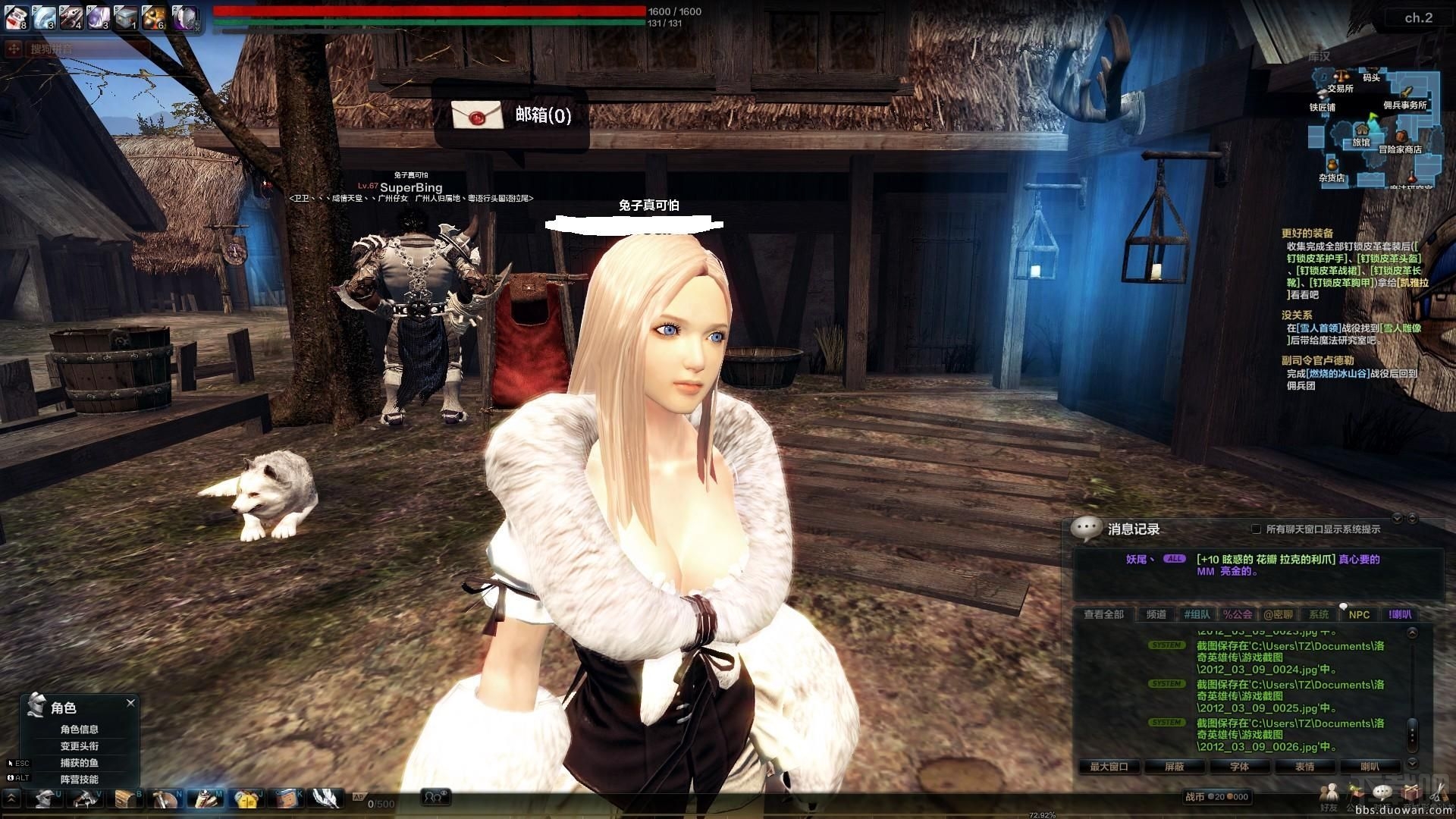Toggle 所有聊天窗口显示系统提示 checkbox
The width and height of the screenshot is (1456, 819).
[1256, 529]
